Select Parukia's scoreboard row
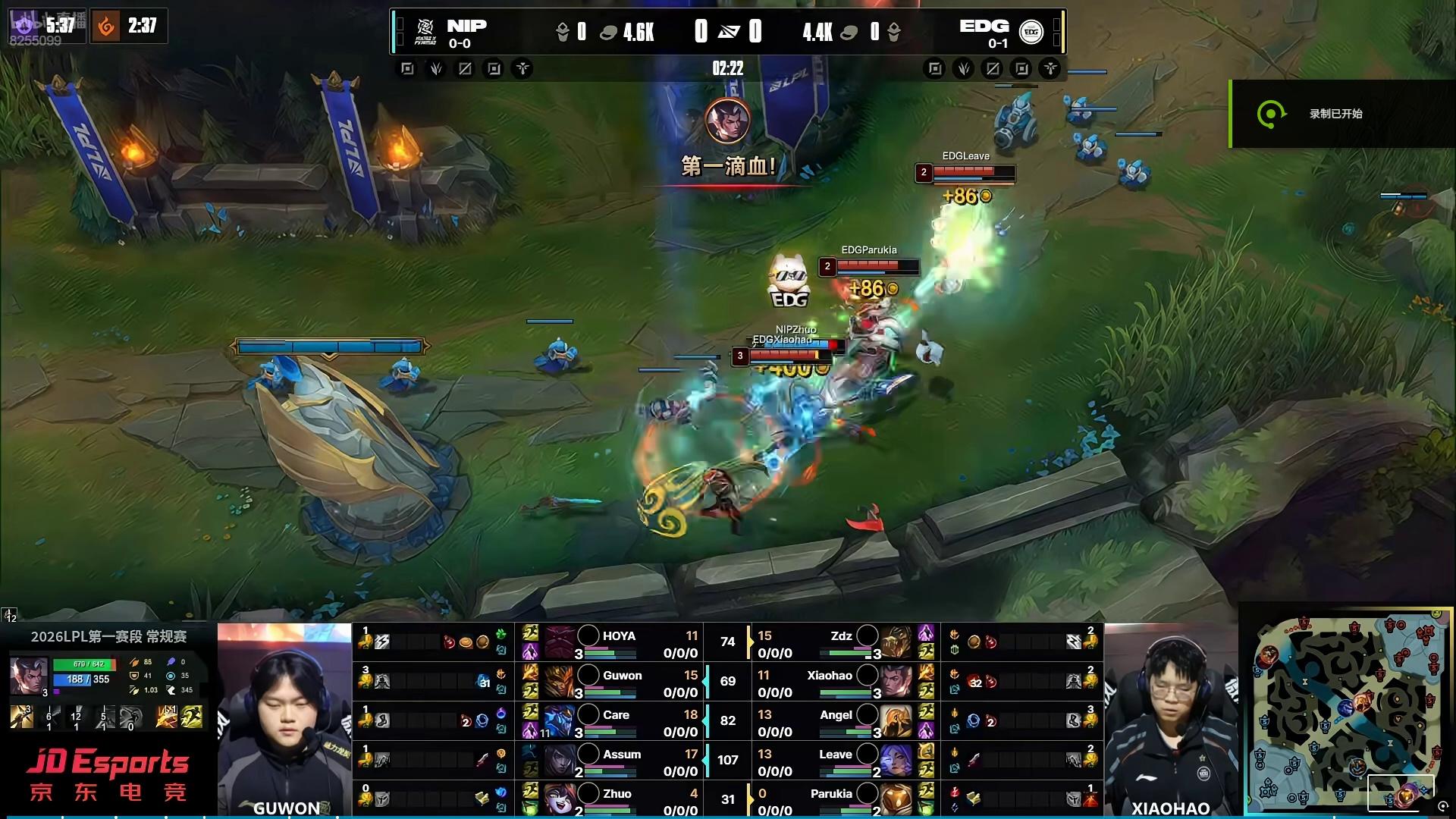 coord(842,799)
